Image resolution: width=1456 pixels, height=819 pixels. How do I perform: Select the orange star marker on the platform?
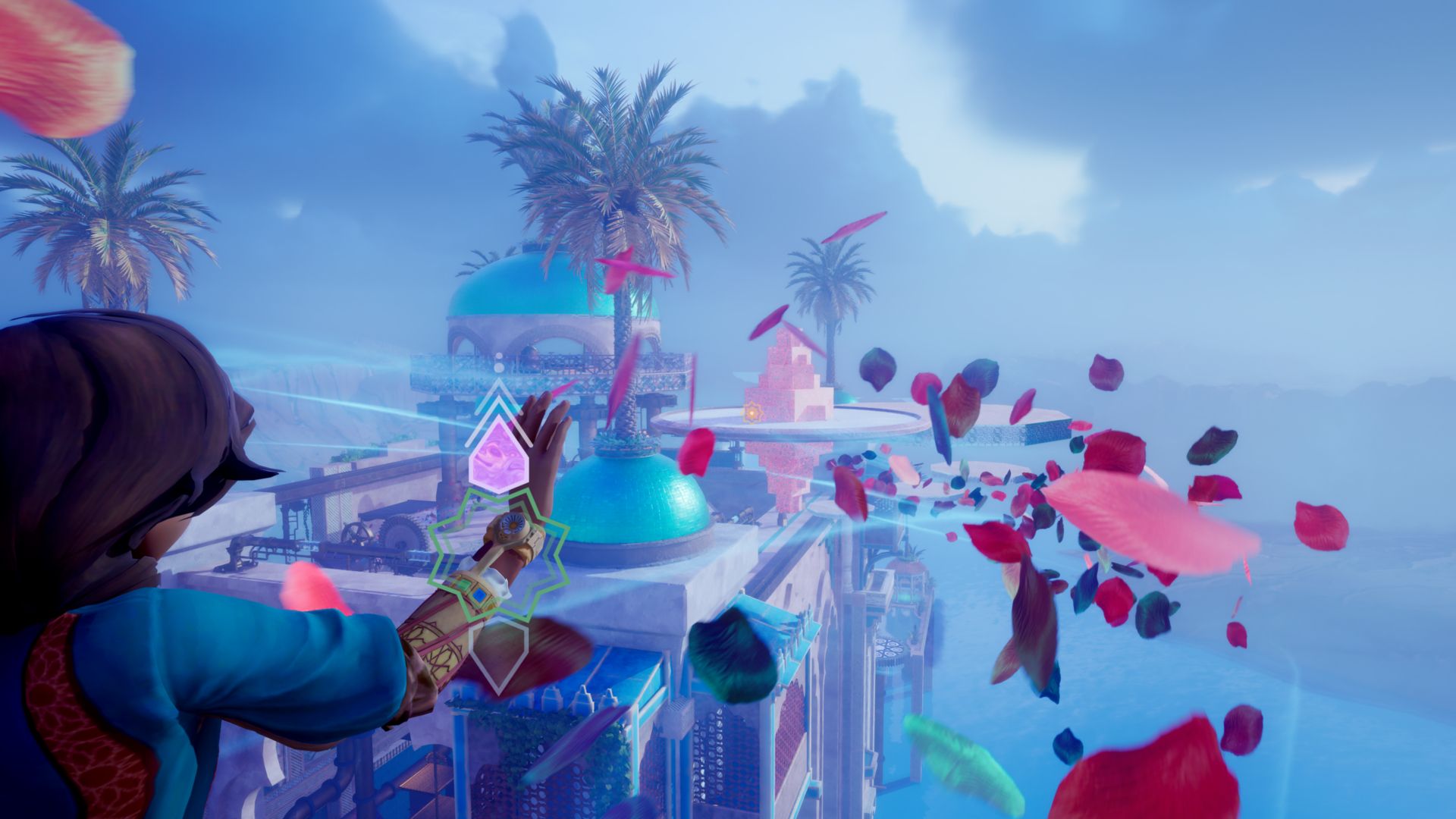[752, 413]
